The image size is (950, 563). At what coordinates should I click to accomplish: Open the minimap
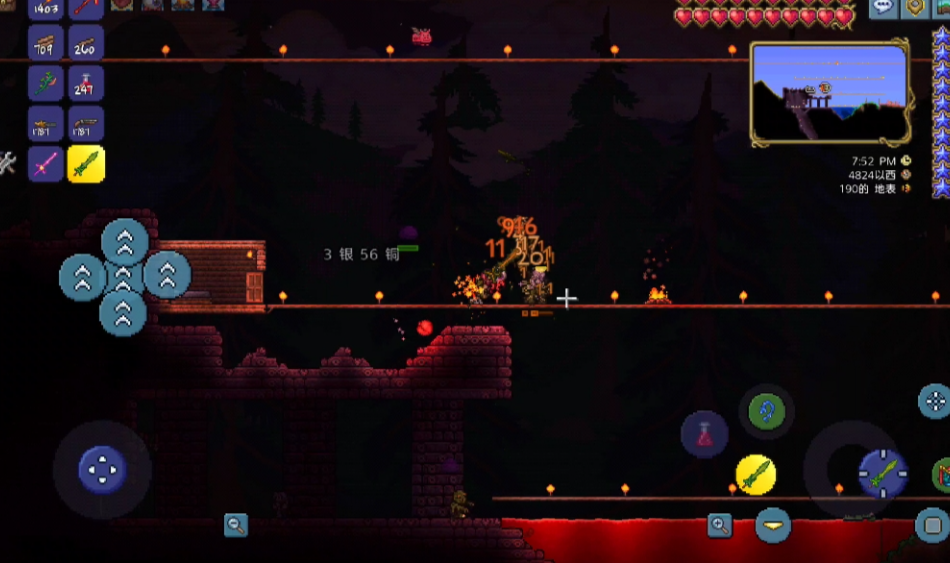829,92
